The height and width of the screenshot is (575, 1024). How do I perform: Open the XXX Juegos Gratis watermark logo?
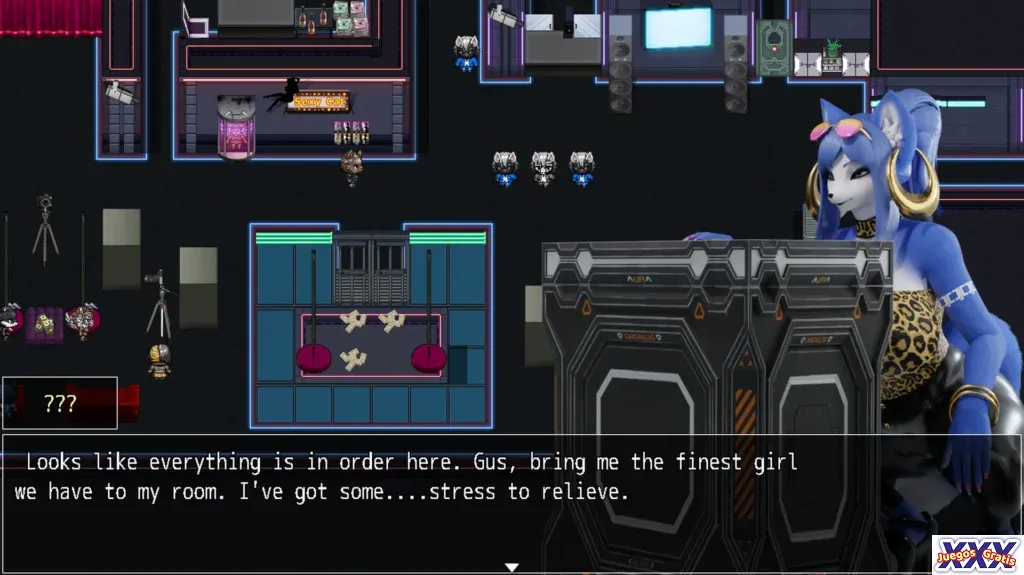point(977,554)
